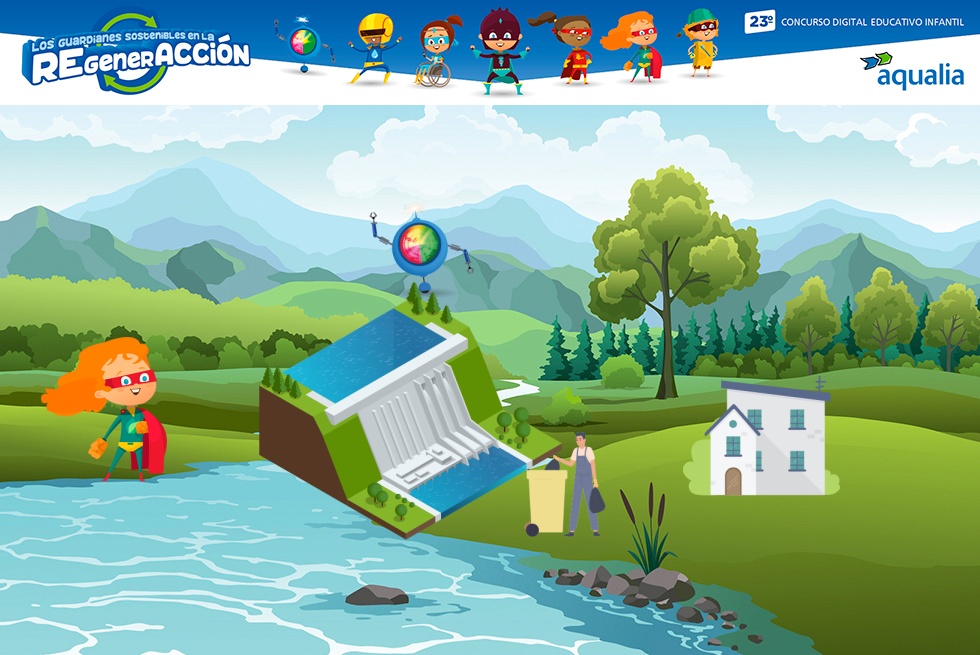
Task: Pick the purple-haired guardian in the header
Action: 497,50
